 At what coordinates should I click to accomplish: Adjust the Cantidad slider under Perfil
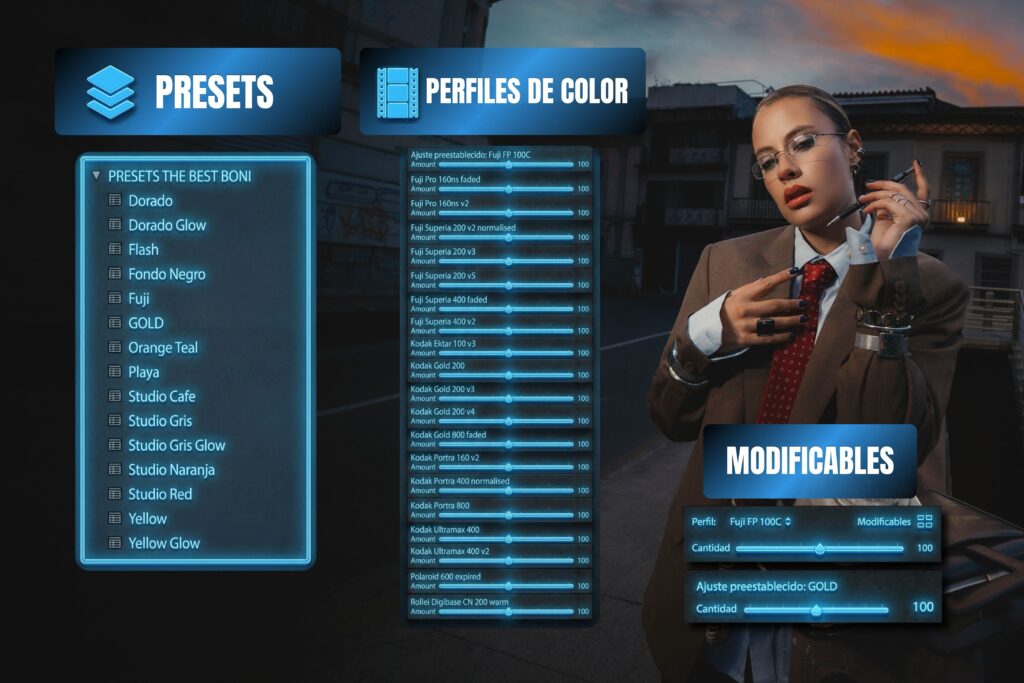pyautogui.click(x=820, y=548)
